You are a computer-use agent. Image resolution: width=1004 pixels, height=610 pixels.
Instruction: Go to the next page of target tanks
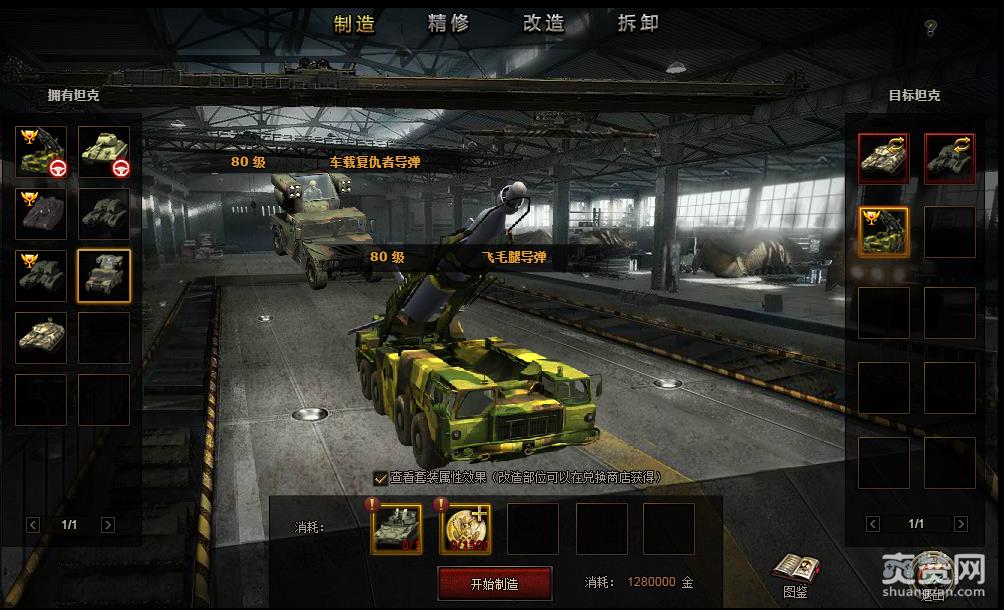pos(960,523)
